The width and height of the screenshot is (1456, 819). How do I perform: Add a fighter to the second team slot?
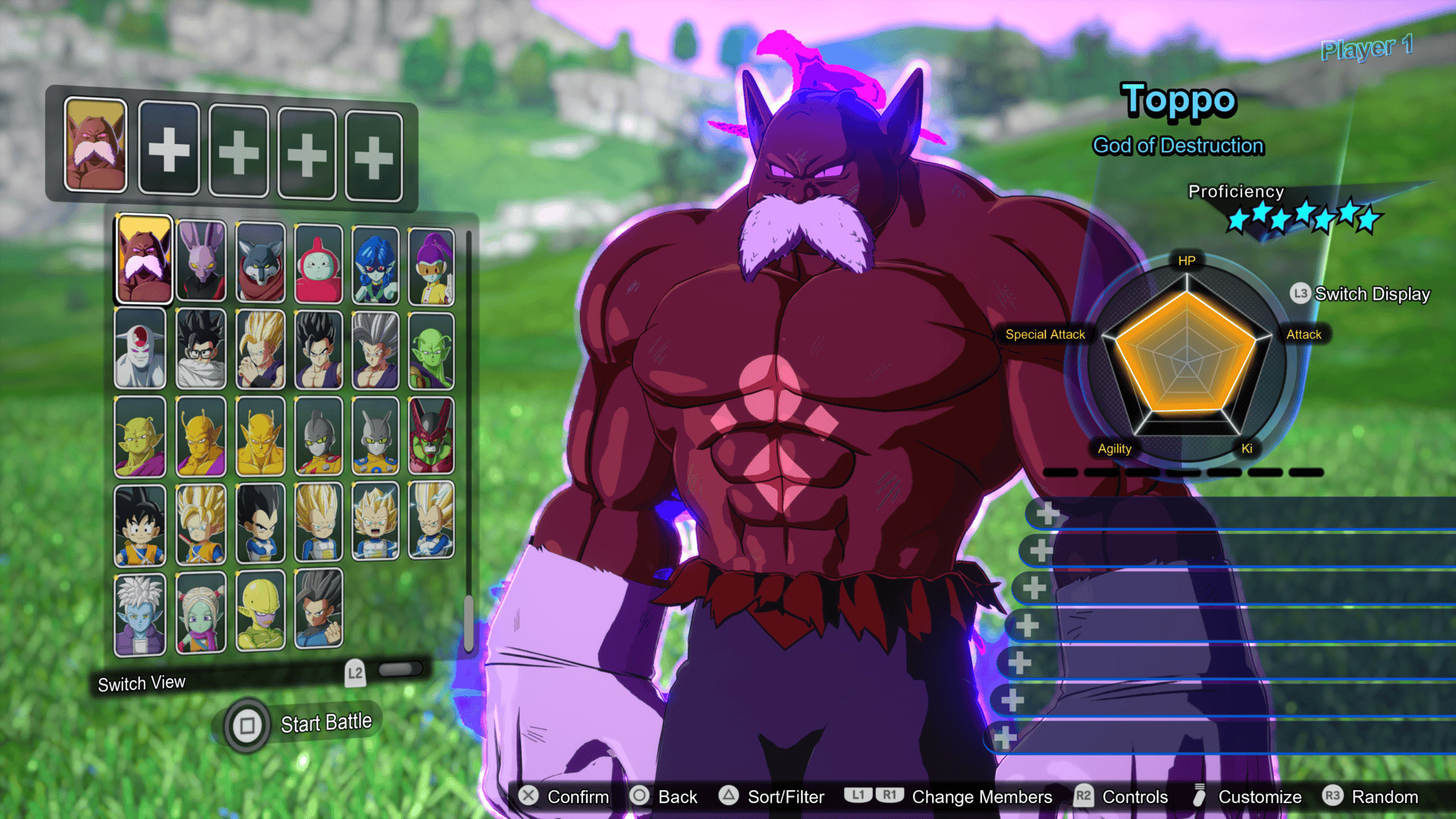169,148
